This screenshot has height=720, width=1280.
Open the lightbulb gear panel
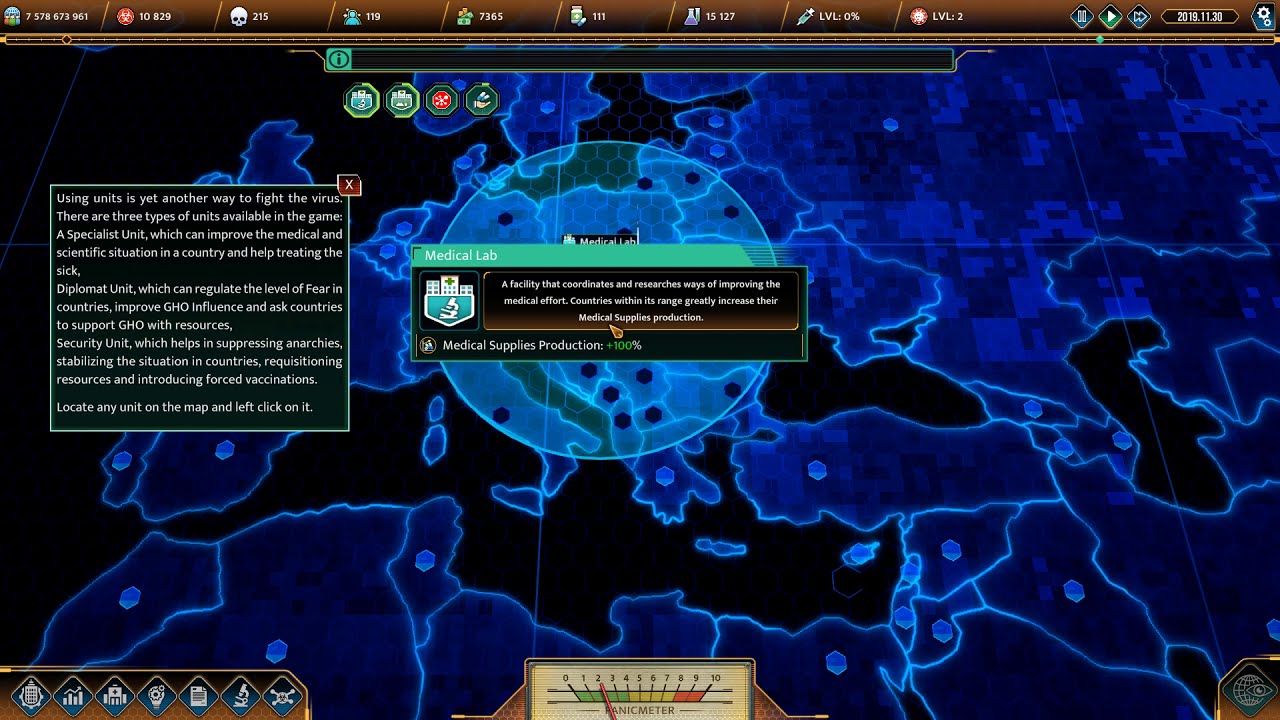click(156, 695)
